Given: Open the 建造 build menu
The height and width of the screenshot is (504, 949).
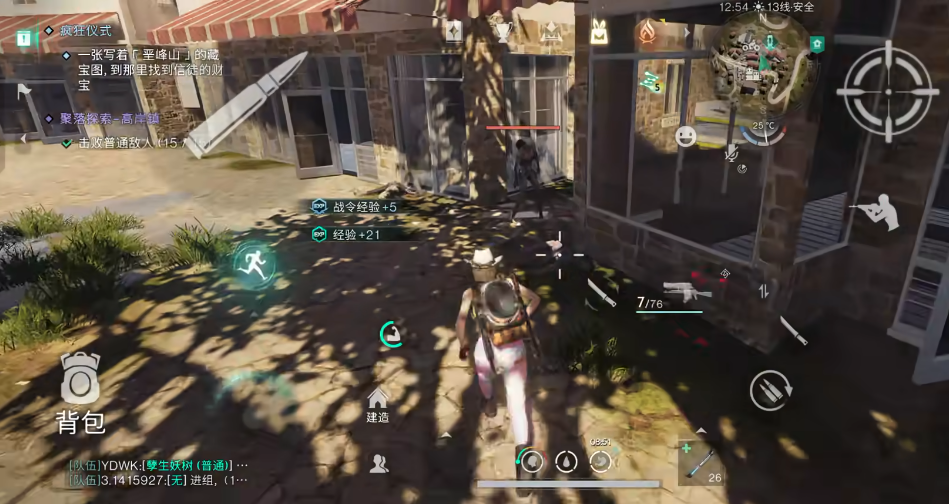Looking at the screenshot, I should click(378, 403).
